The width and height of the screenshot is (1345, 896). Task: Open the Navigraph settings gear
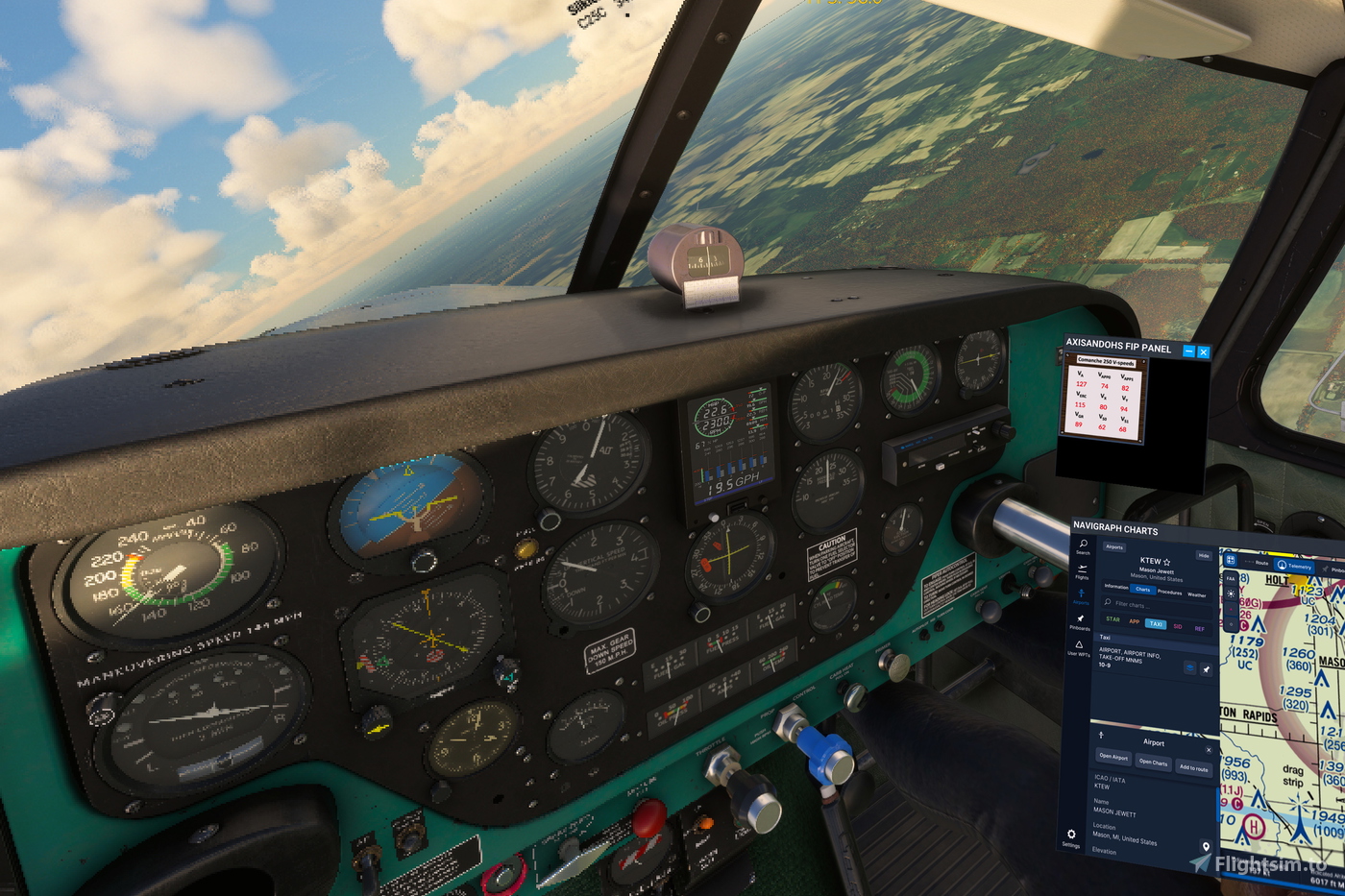pyautogui.click(x=1072, y=833)
